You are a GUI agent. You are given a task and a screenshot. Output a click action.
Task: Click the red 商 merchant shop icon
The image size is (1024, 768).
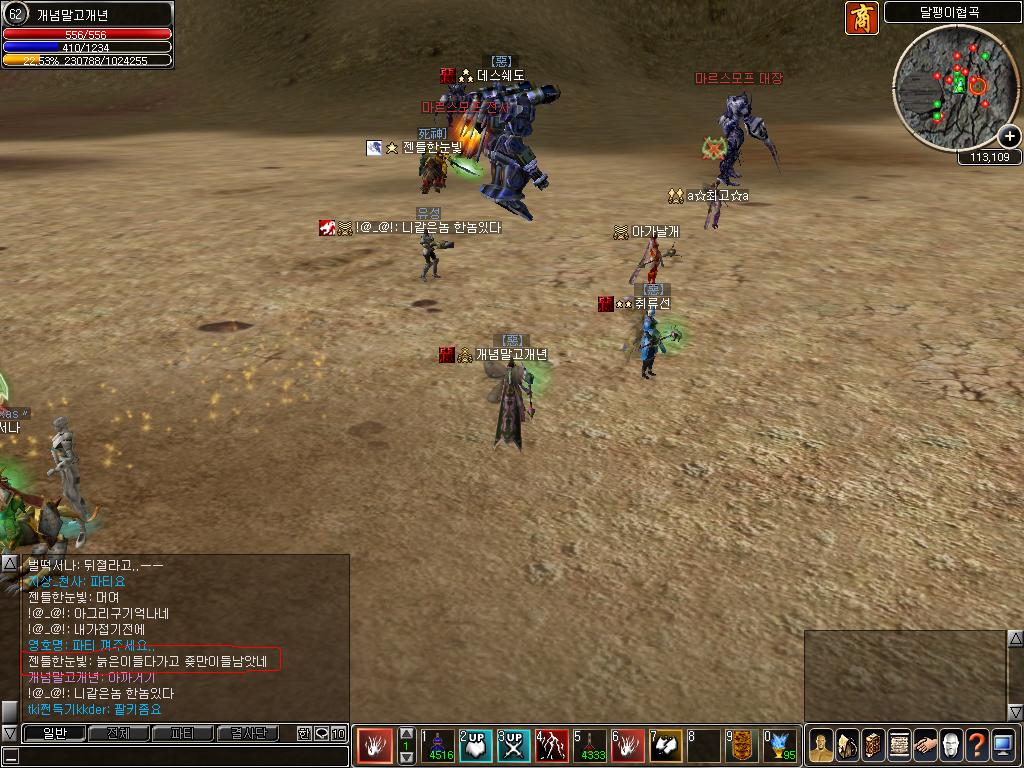tap(861, 18)
